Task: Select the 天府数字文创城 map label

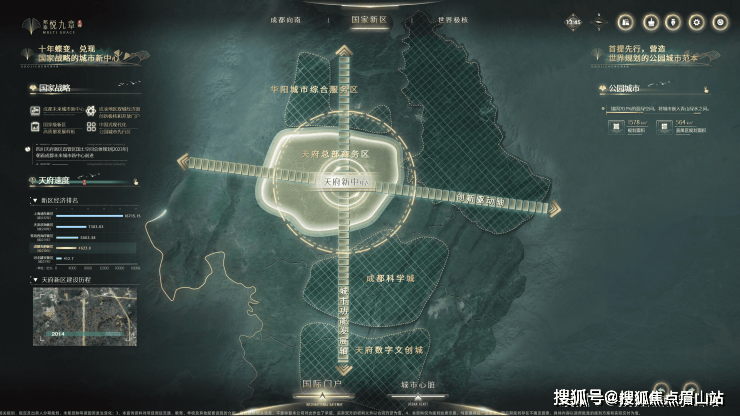Action: point(388,350)
